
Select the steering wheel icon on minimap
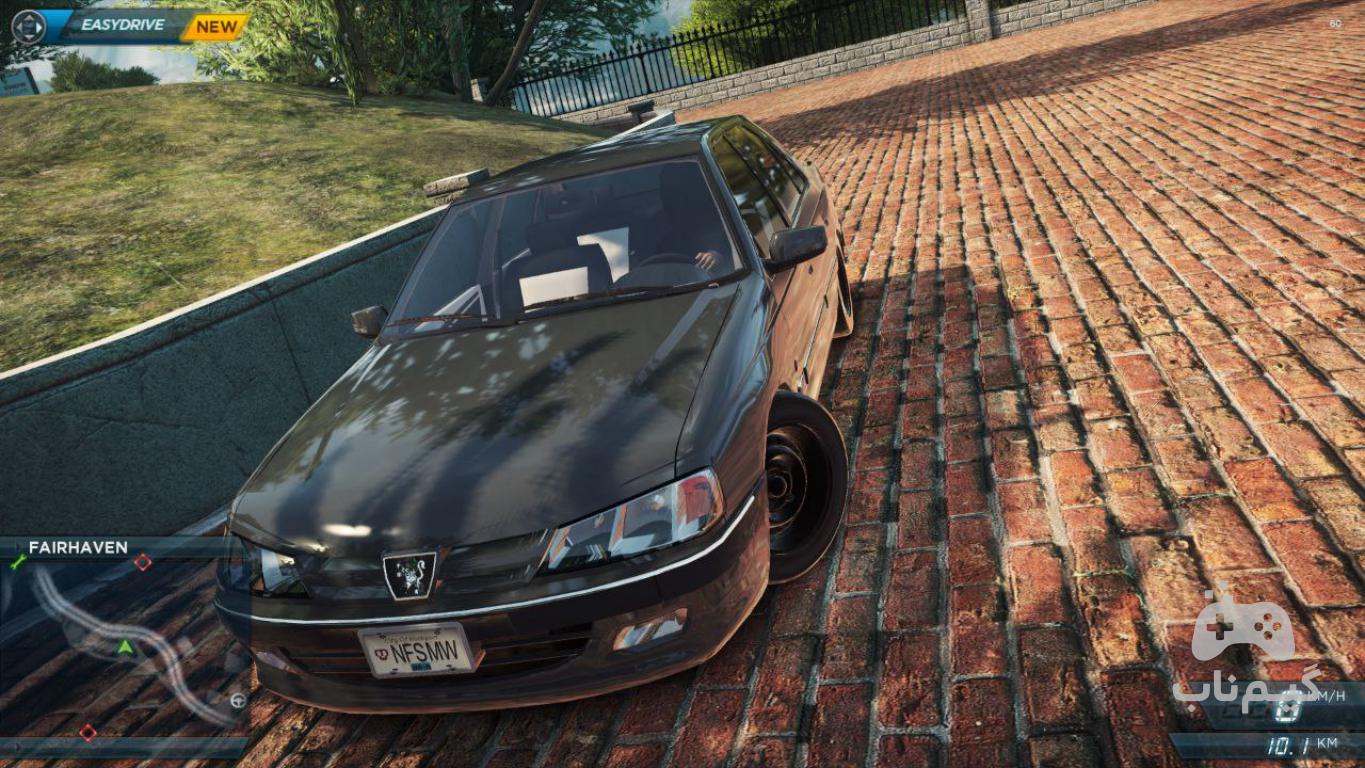(238, 700)
